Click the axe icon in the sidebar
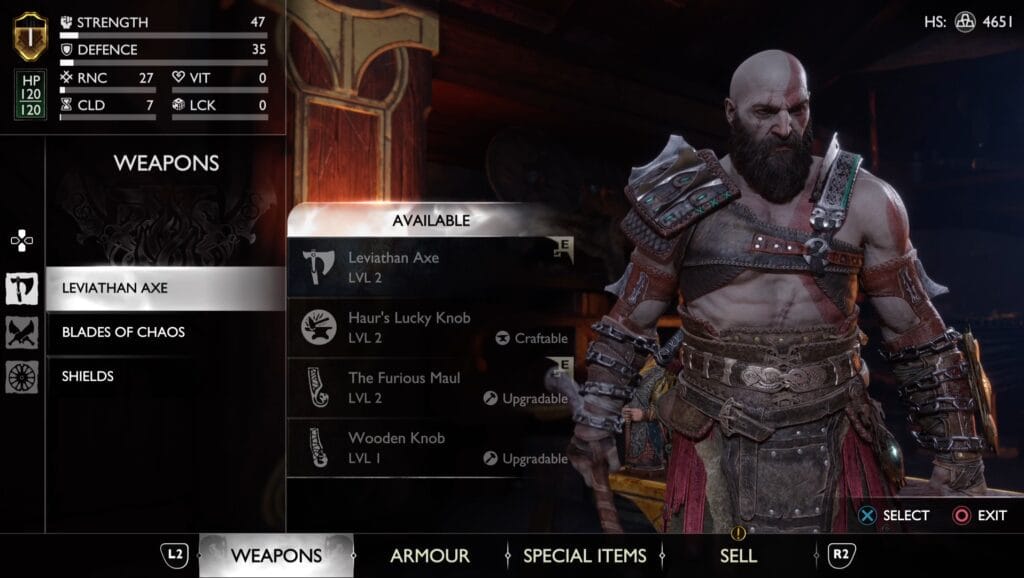The height and width of the screenshot is (578, 1024). tap(21, 288)
